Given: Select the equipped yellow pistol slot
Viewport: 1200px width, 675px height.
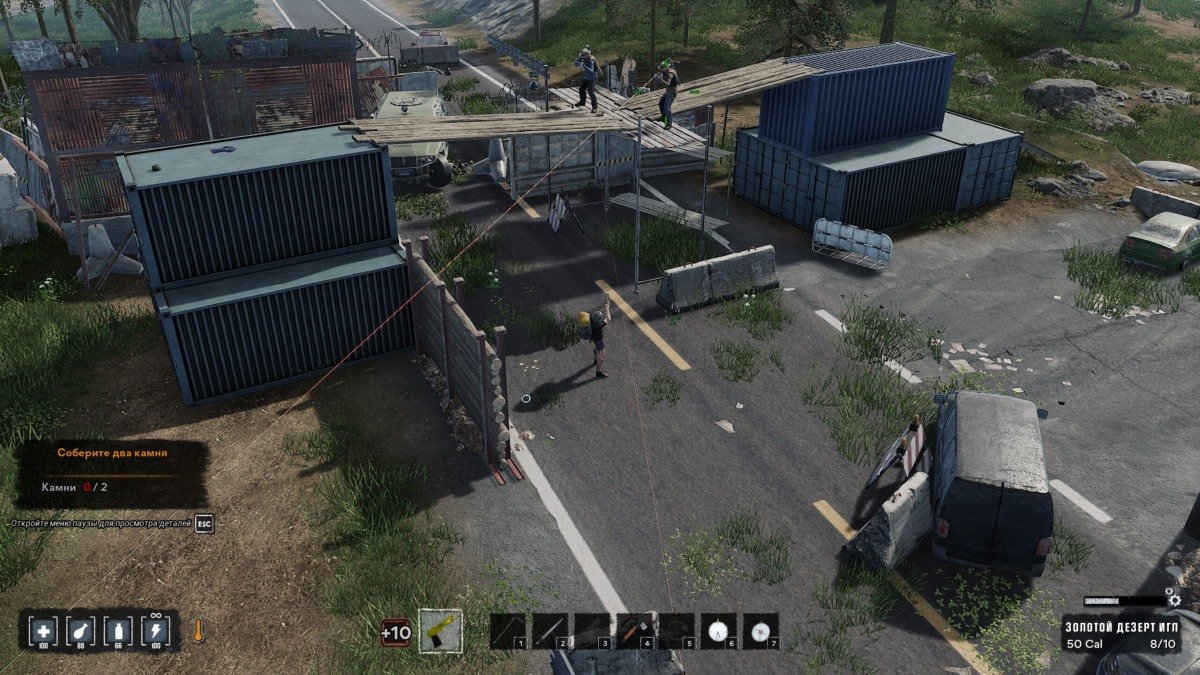Looking at the screenshot, I should (x=440, y=631).
